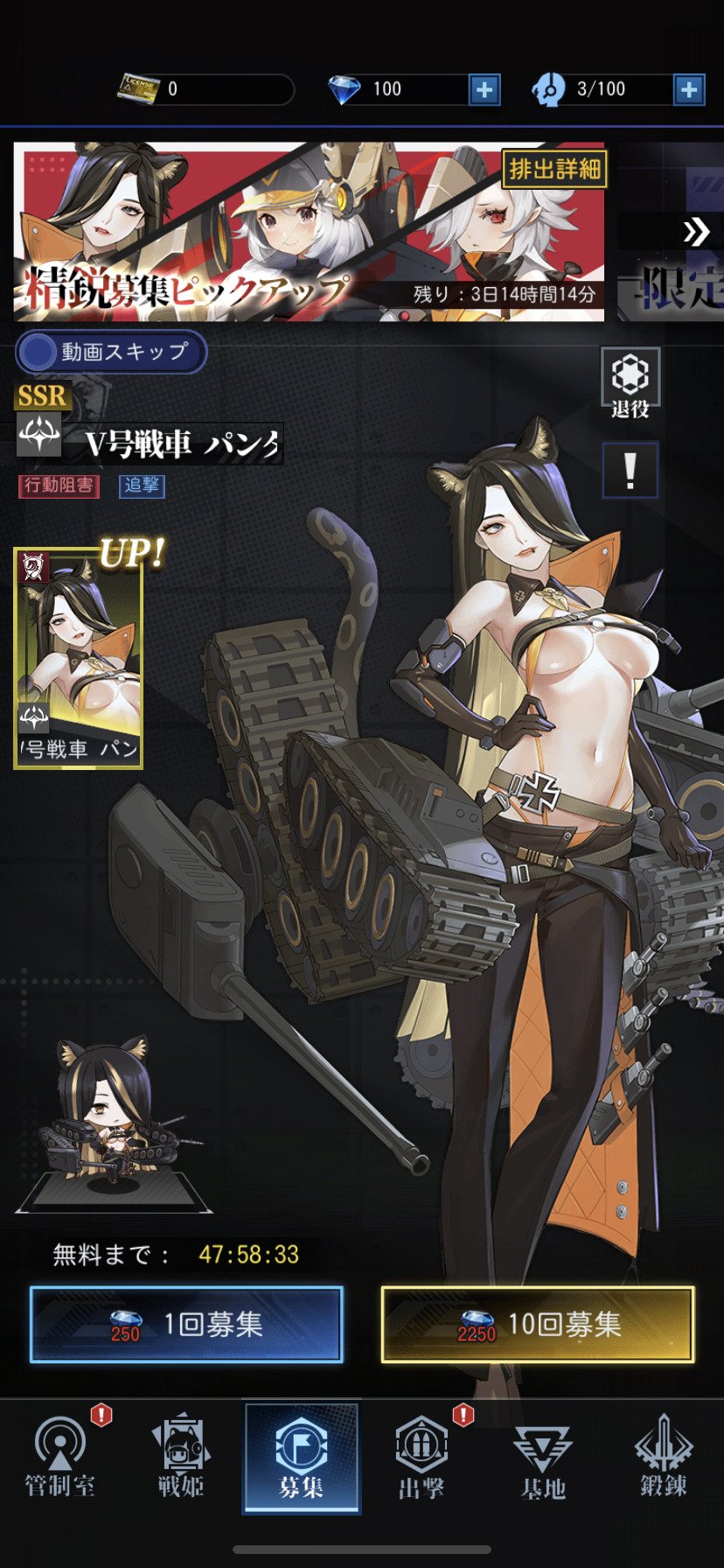Recruit ten times with 10回募集
The height and width of the screenshot is (1568, 724).
pos(538,1324)
